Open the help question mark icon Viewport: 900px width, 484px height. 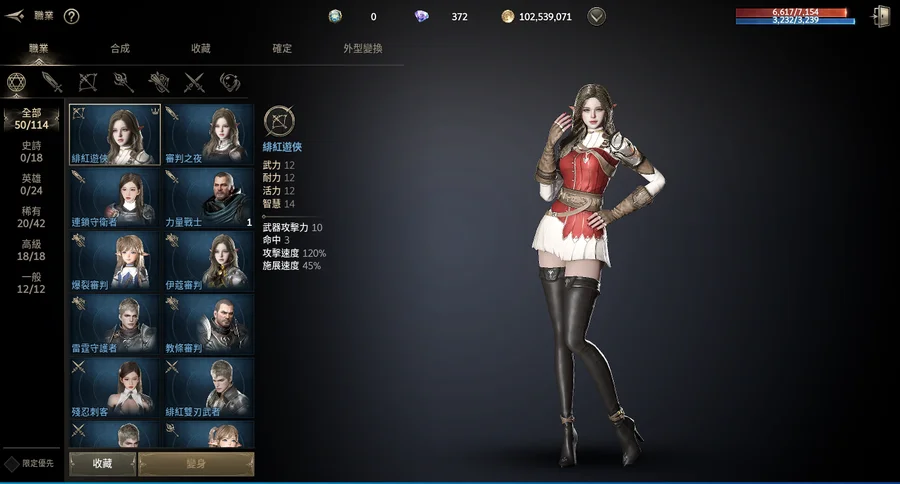(x=71, y=16)
